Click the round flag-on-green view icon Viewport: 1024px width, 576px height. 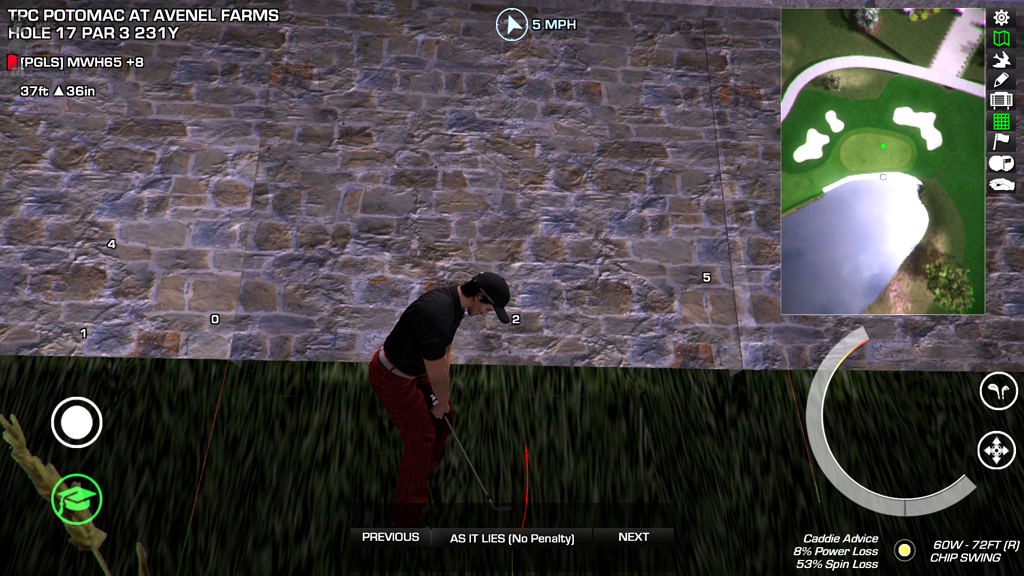click(x=1001, y=163)
